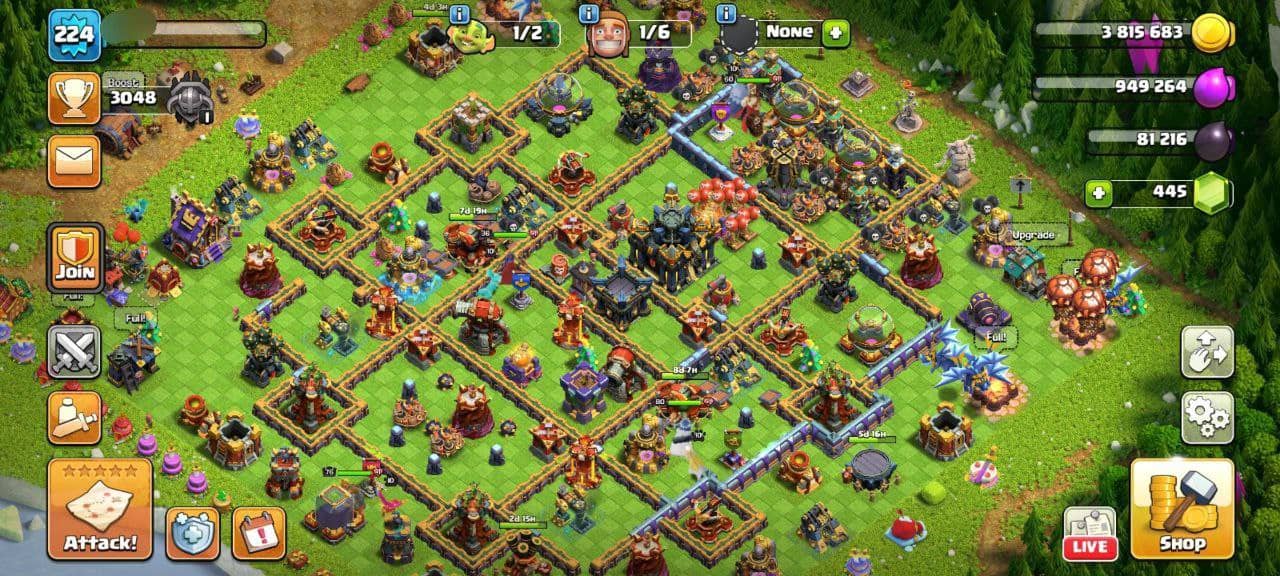Show info for the None shield status
This screenshot has width=1280, height=576.
point(726,14)
